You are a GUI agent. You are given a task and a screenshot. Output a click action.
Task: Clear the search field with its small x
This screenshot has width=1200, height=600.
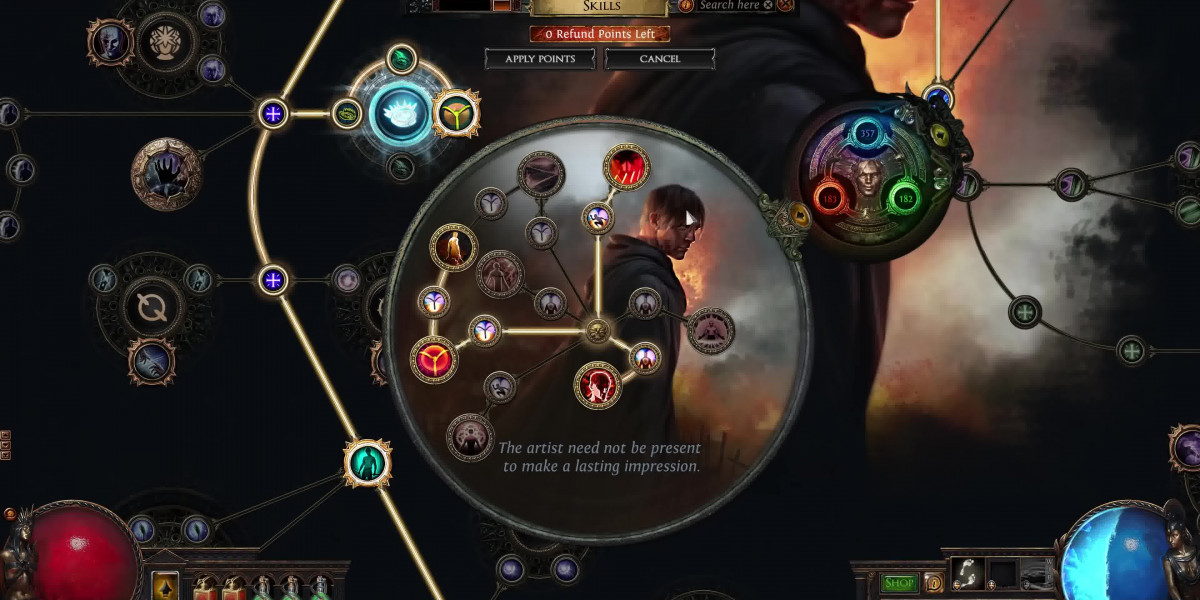[767, 5]
